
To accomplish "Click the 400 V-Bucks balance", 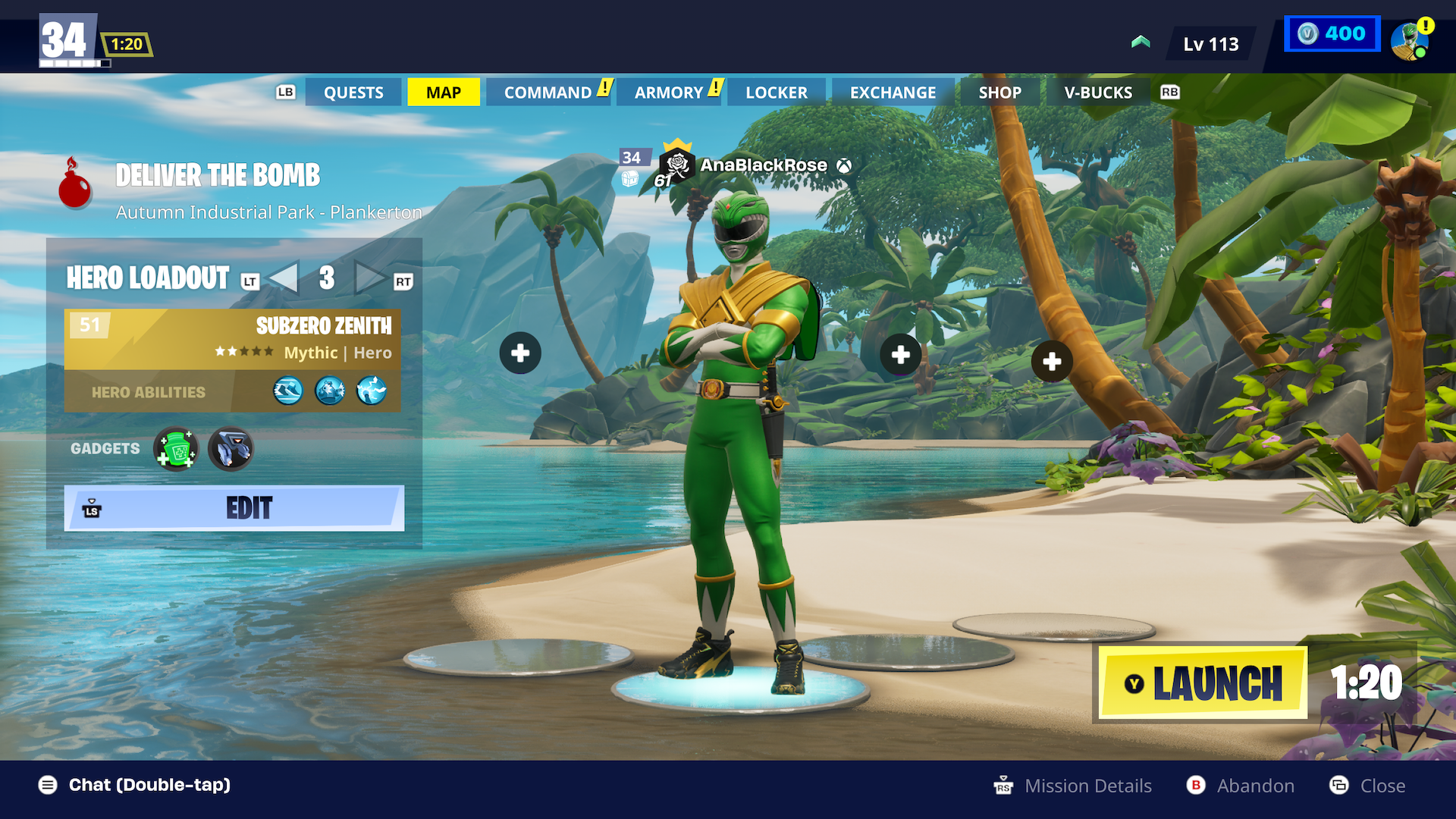I will [1332, 34].
